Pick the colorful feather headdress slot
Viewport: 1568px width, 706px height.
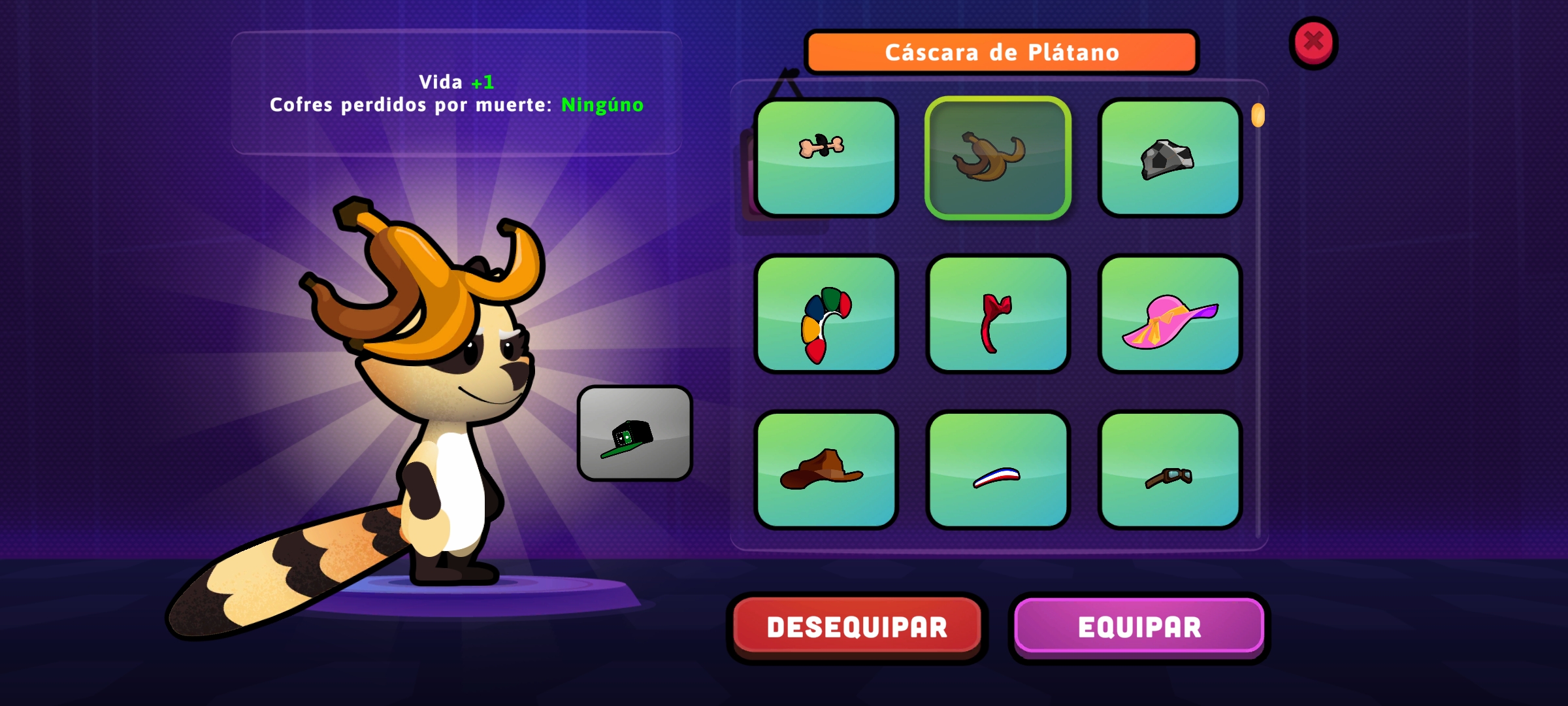pos(826,314)
